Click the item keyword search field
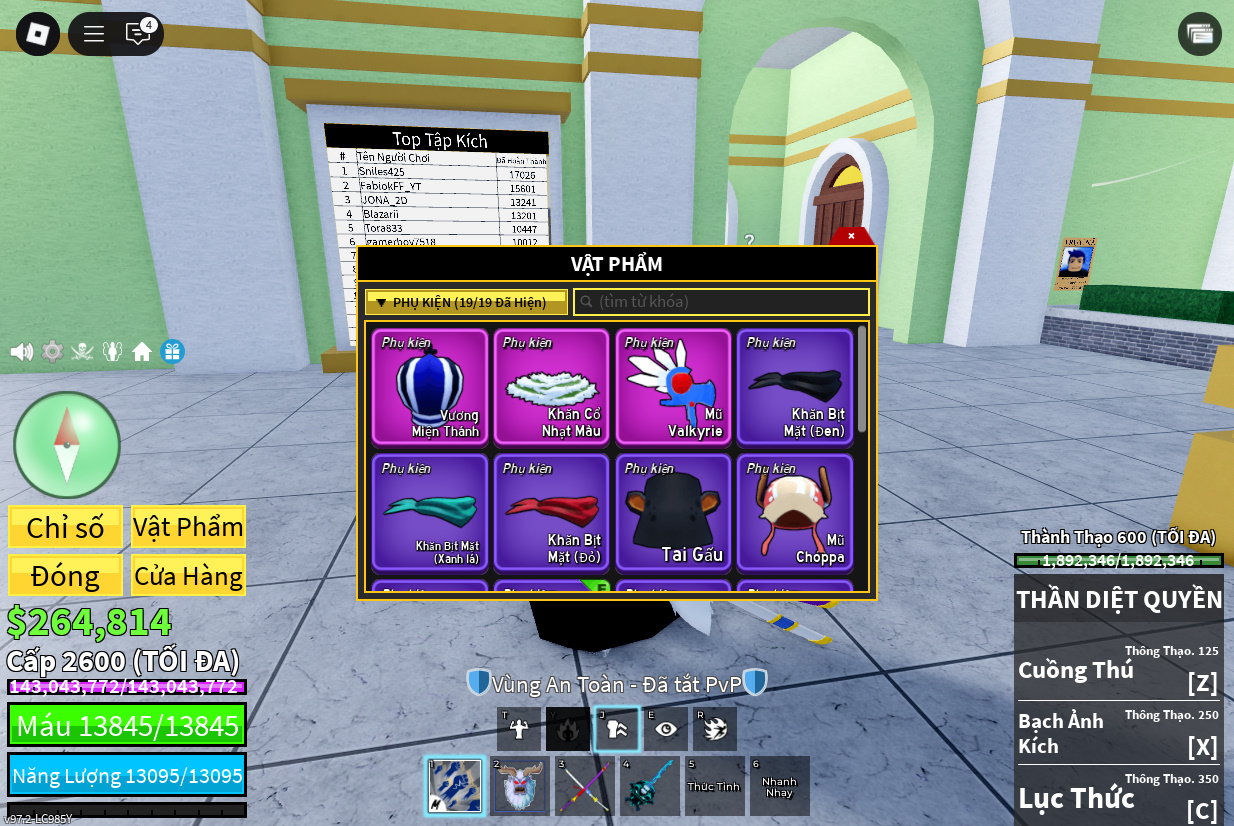 [721, 302]
